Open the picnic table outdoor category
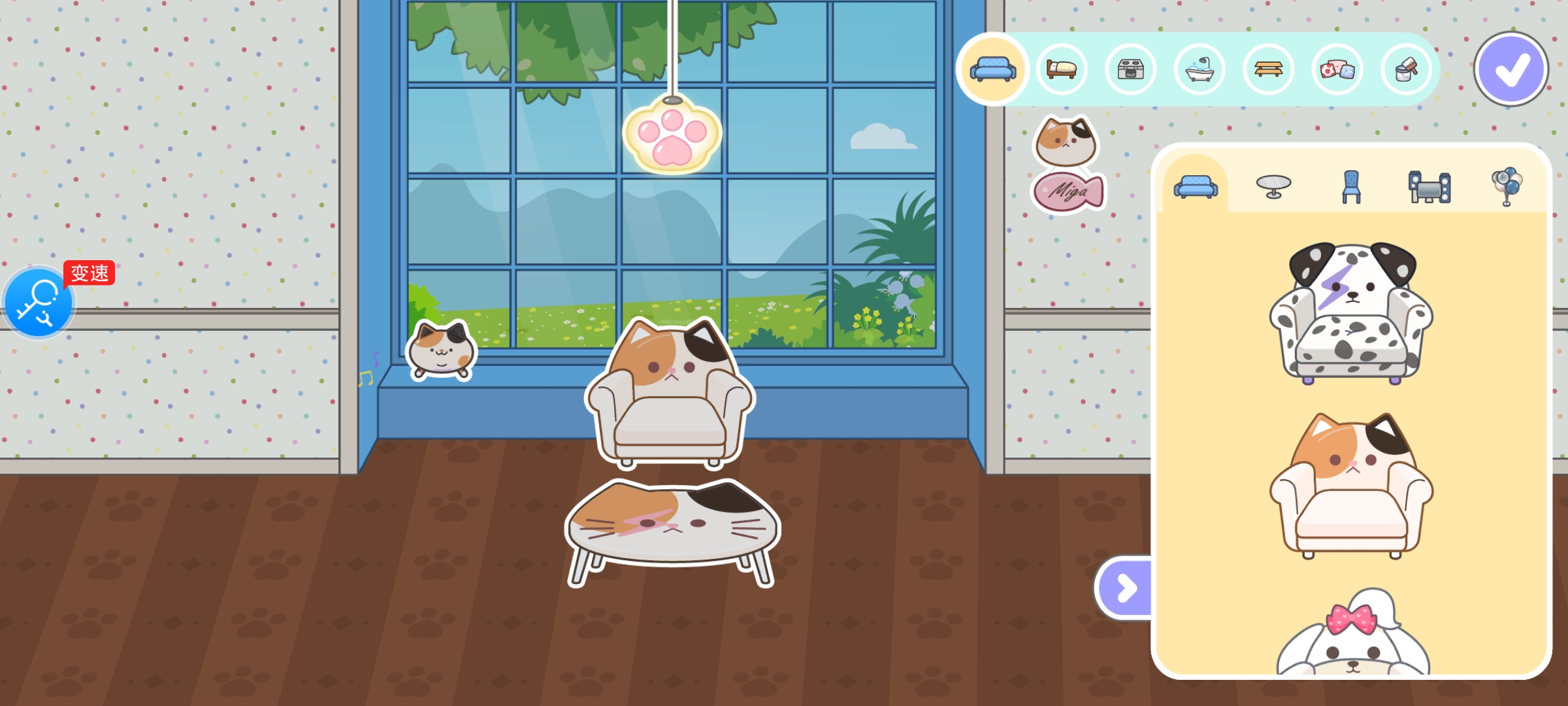1568x706 pixels. coord(1268,69)
